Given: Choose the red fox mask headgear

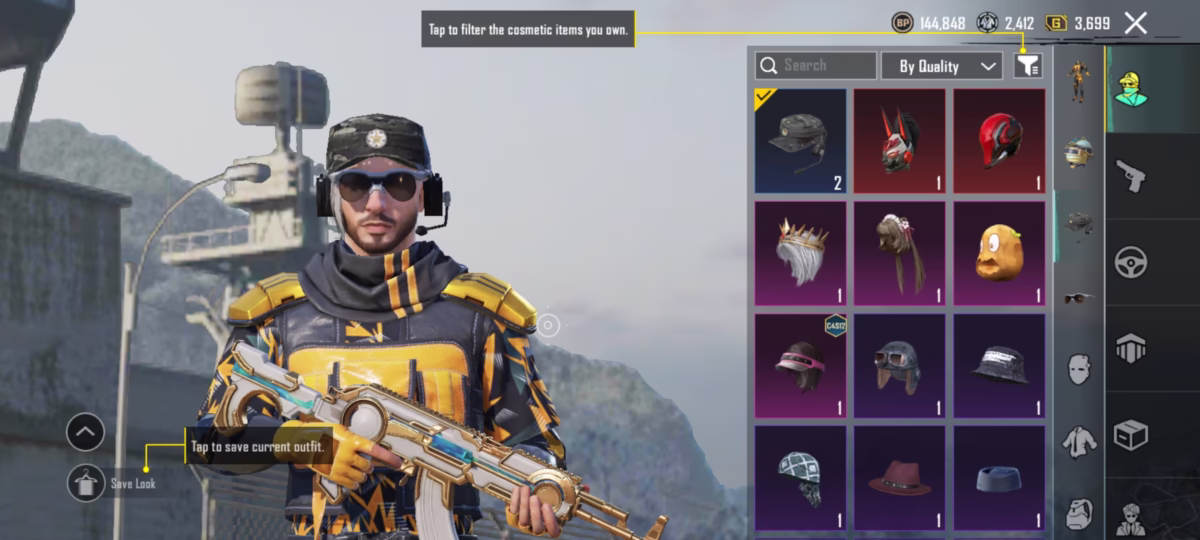Looking at the screenshot, I should point(899,140).
